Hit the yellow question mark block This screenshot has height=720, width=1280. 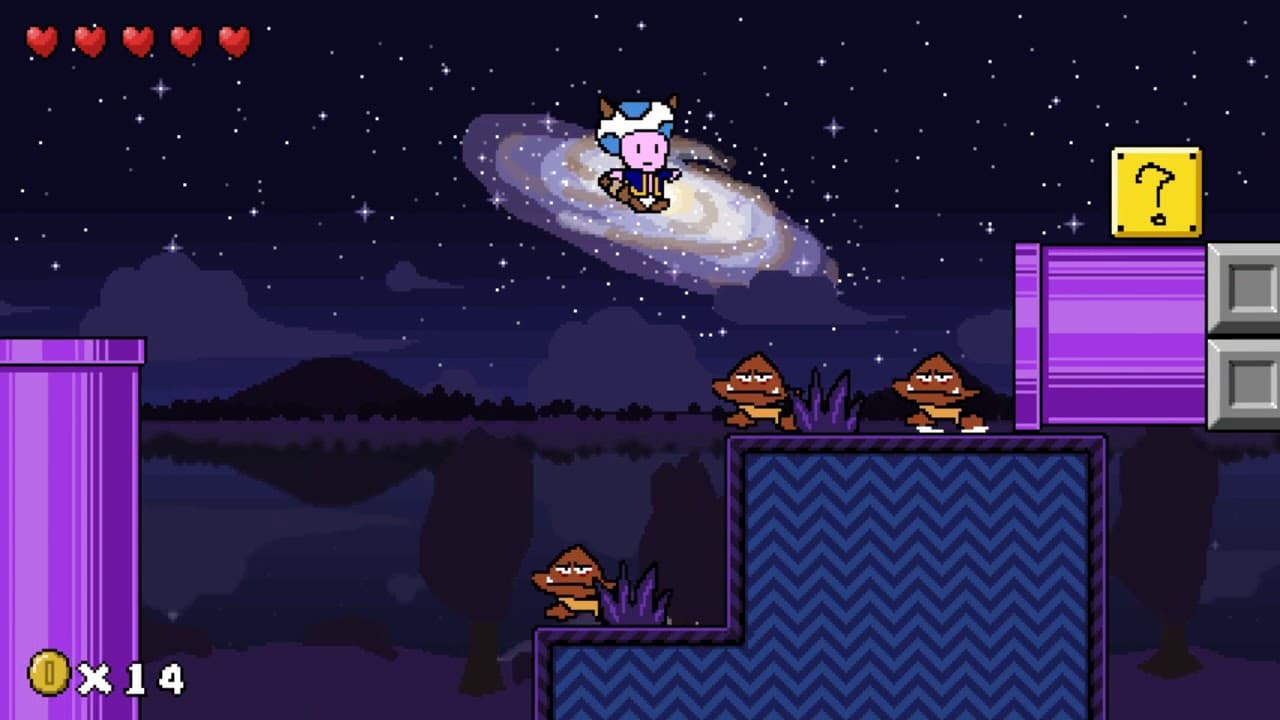pos(1155,190)
